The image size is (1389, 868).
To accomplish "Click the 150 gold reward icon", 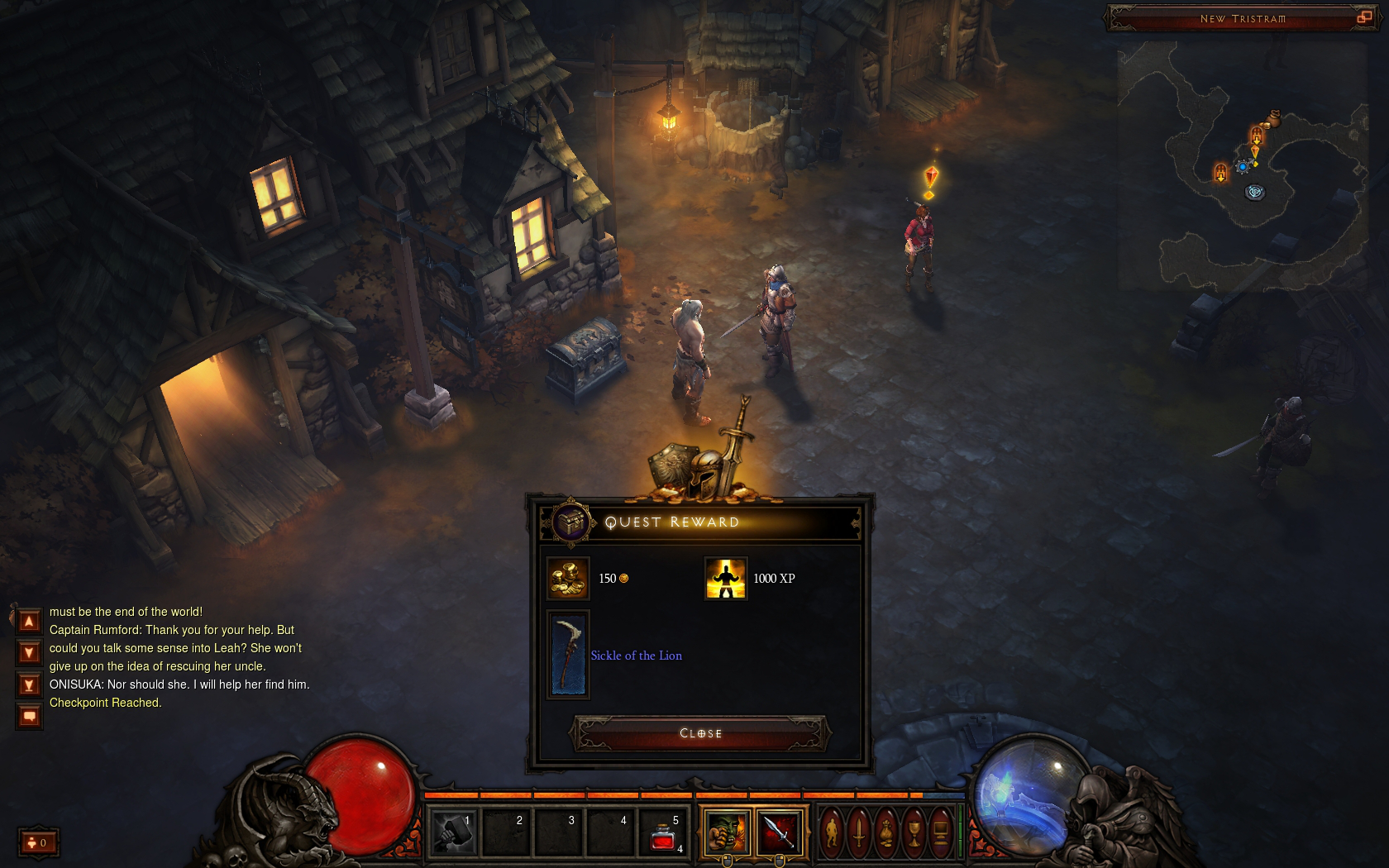I will 568,578.
